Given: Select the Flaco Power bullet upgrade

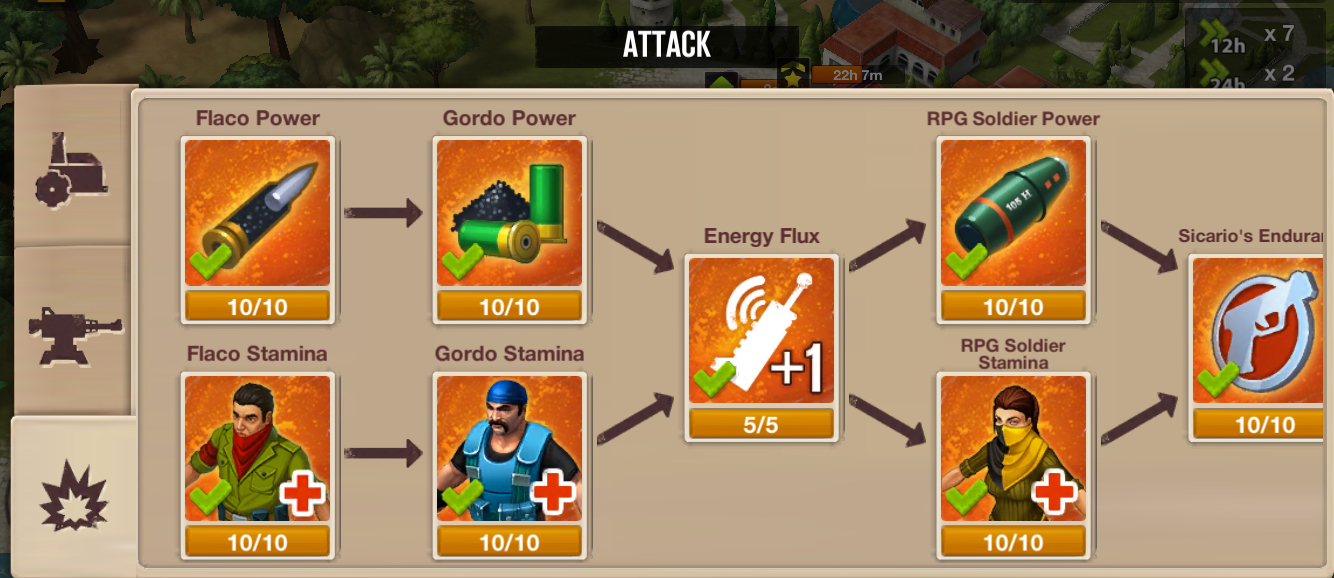Looking at the screenshot, I should coord(258,213).
